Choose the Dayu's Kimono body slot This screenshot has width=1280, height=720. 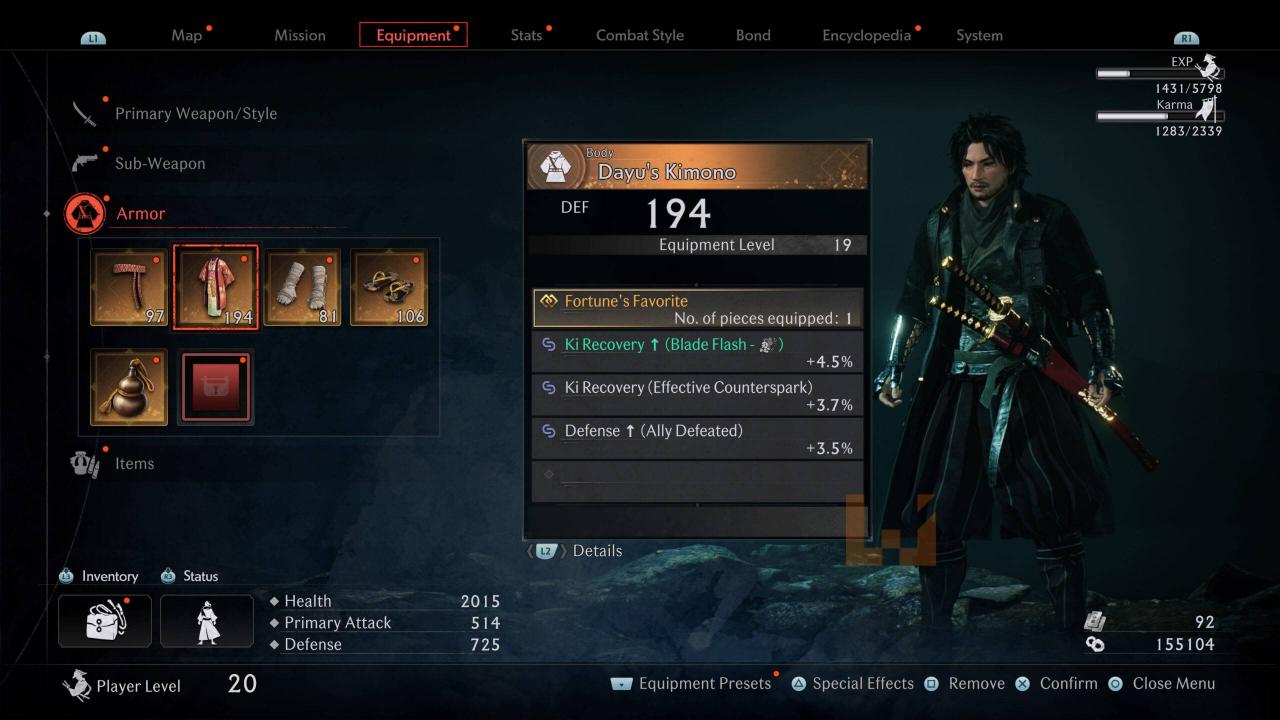(215, 287)
